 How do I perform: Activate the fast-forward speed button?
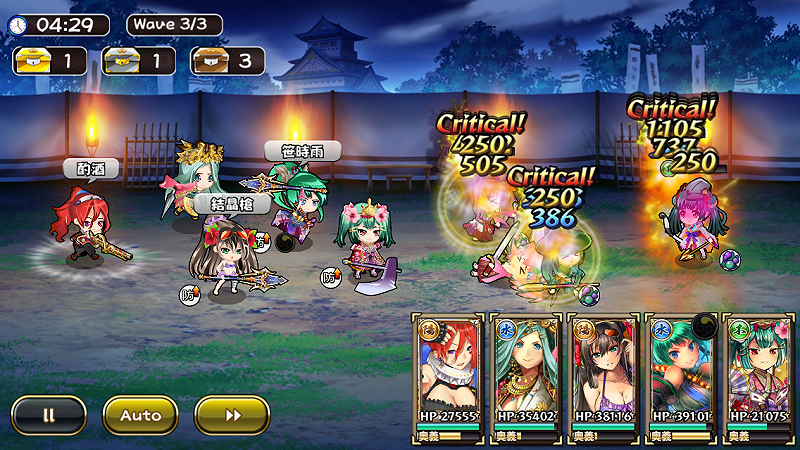pyautogui.click(x=232, y=414)
